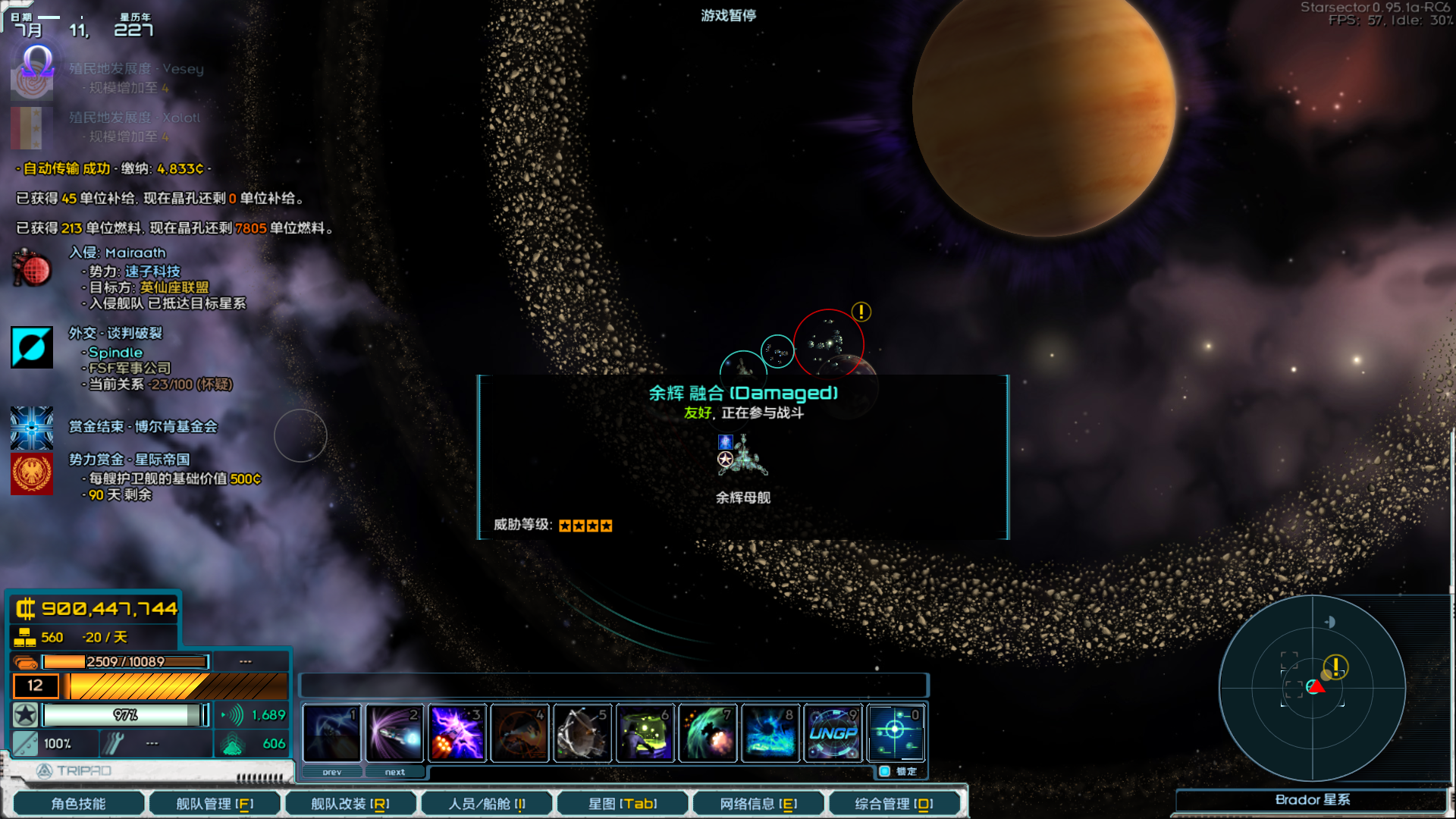The image size is (1456, 819).
Task: Open the 综合管理 command screen
Action: coord(894,803)
